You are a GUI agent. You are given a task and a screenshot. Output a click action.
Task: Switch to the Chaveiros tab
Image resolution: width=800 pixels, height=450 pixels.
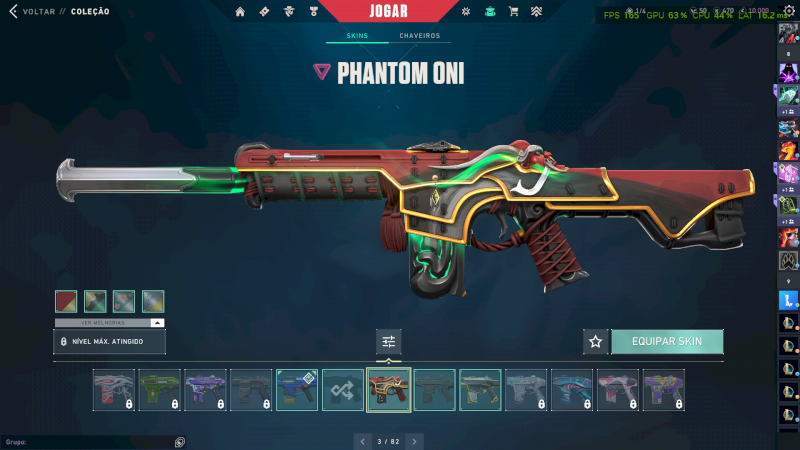pos(419,36)
